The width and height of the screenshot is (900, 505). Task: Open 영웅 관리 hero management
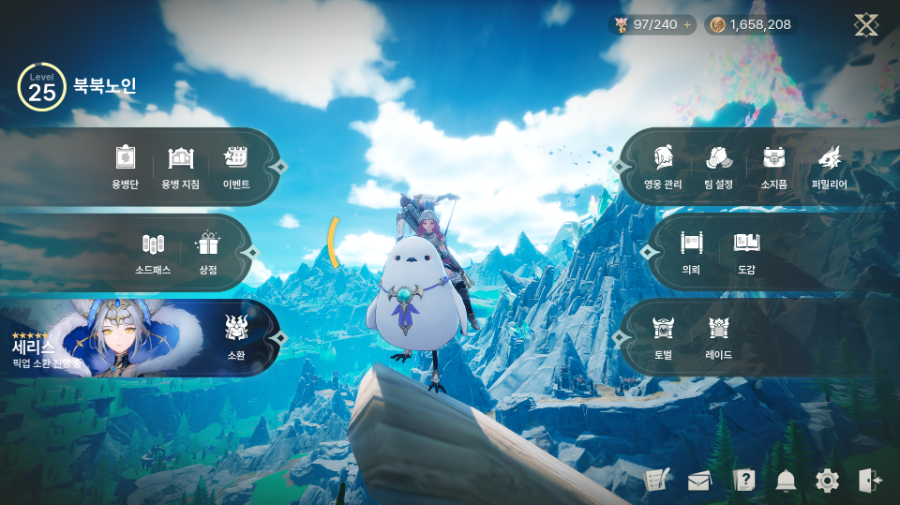point(663,165)
